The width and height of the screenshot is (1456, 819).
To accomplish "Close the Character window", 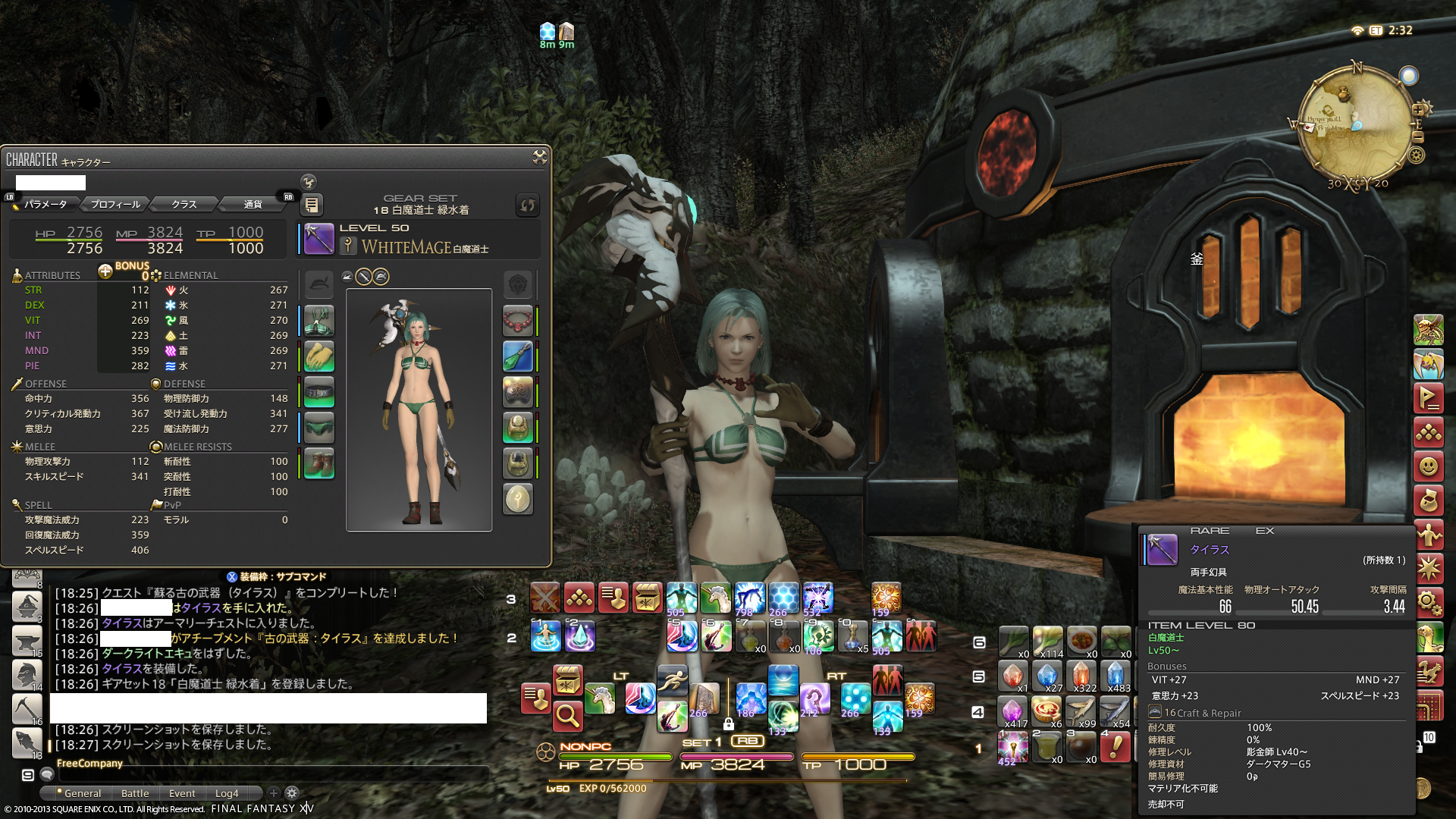I will (539, 157).
